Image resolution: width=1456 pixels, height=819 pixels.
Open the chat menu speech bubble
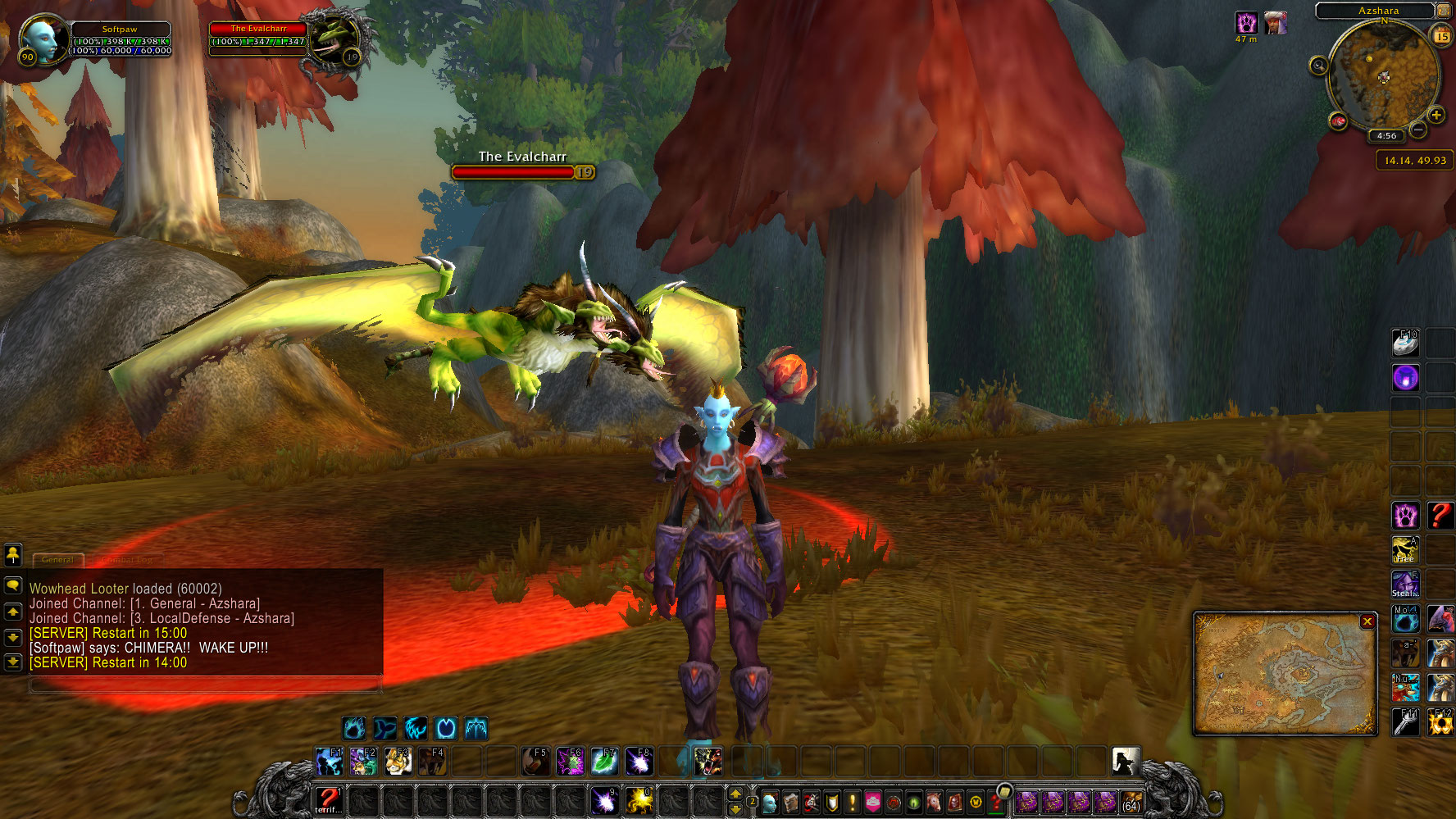11,585
